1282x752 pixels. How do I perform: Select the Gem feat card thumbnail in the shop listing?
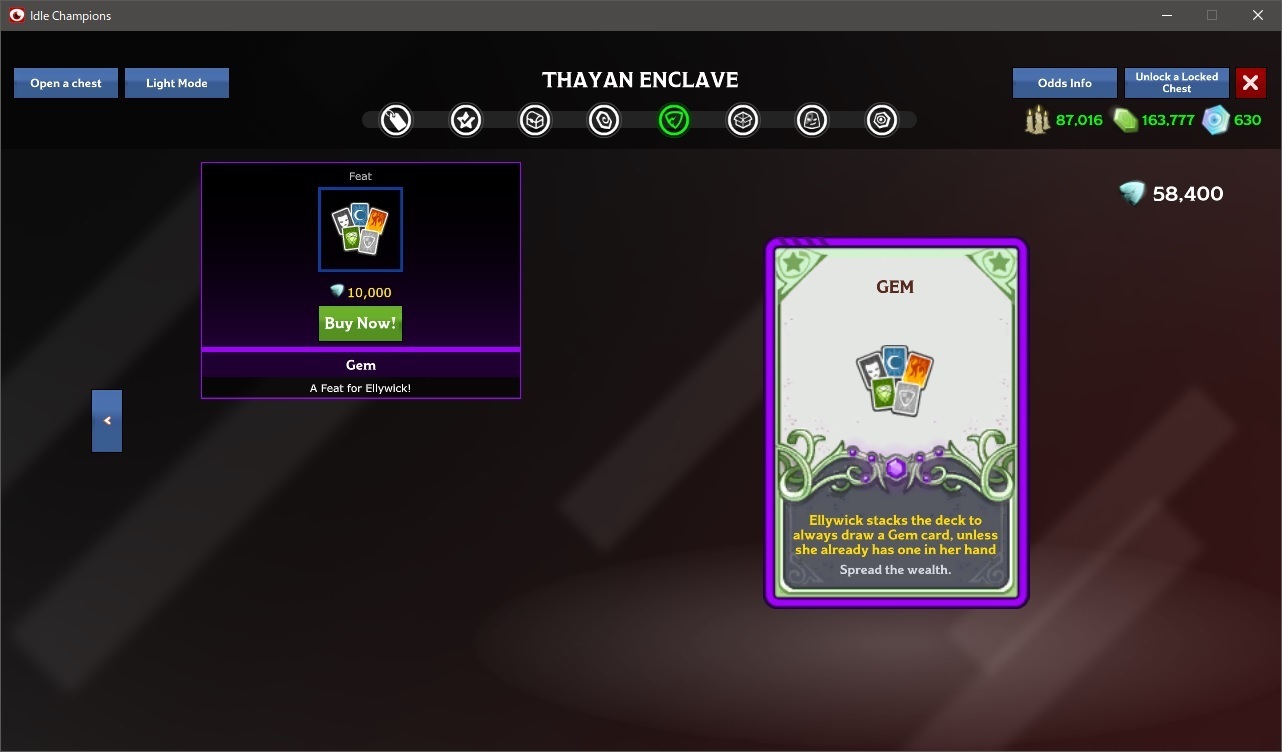click(360, 229)
